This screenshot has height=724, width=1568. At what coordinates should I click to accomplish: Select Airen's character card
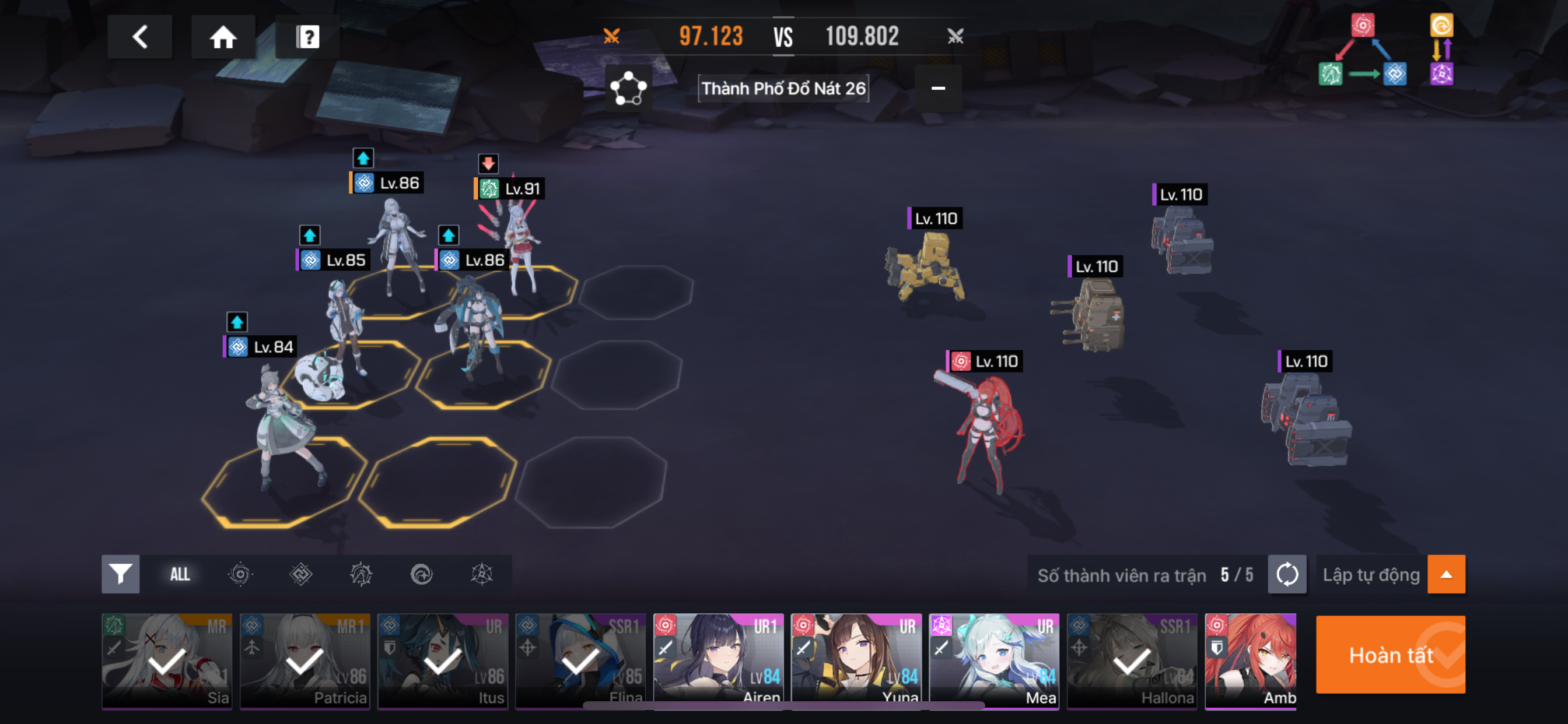(718, 660)
